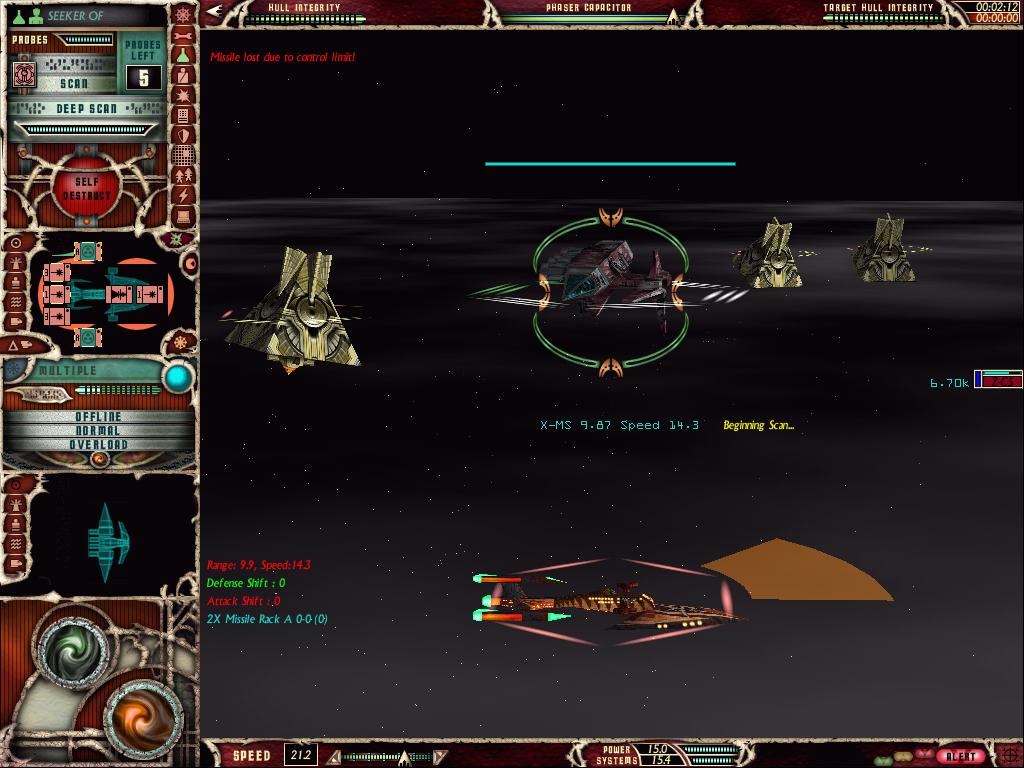Open the grid tactical map panel
Viewport: 1024px width, 768px height.
coord(183,155)
